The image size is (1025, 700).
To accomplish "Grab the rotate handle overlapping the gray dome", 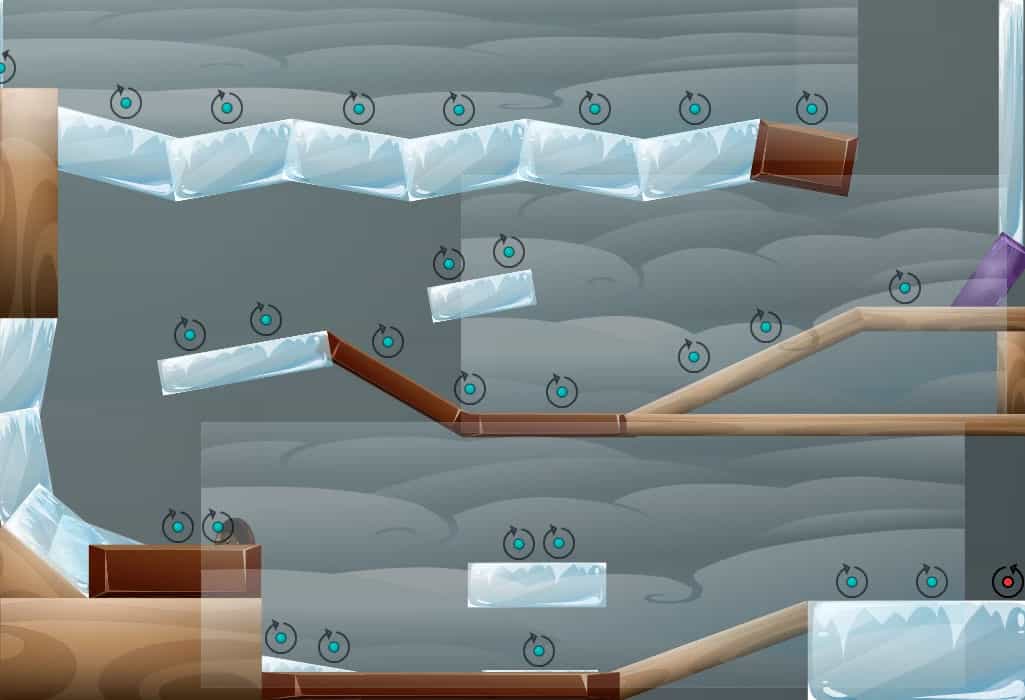I will (218, 526).
